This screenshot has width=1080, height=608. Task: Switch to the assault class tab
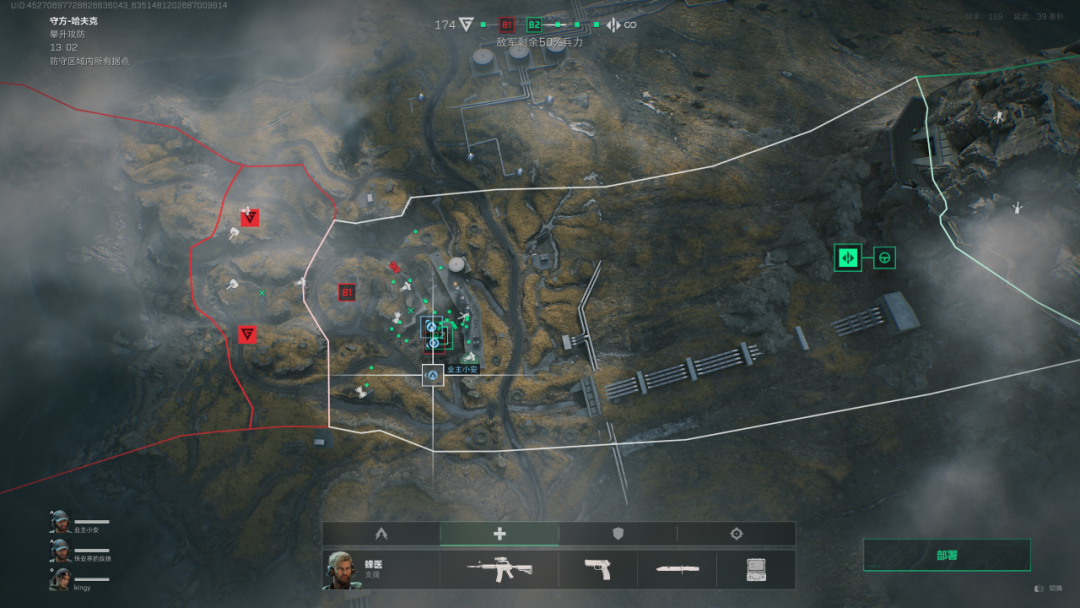[x=380, y=534]
